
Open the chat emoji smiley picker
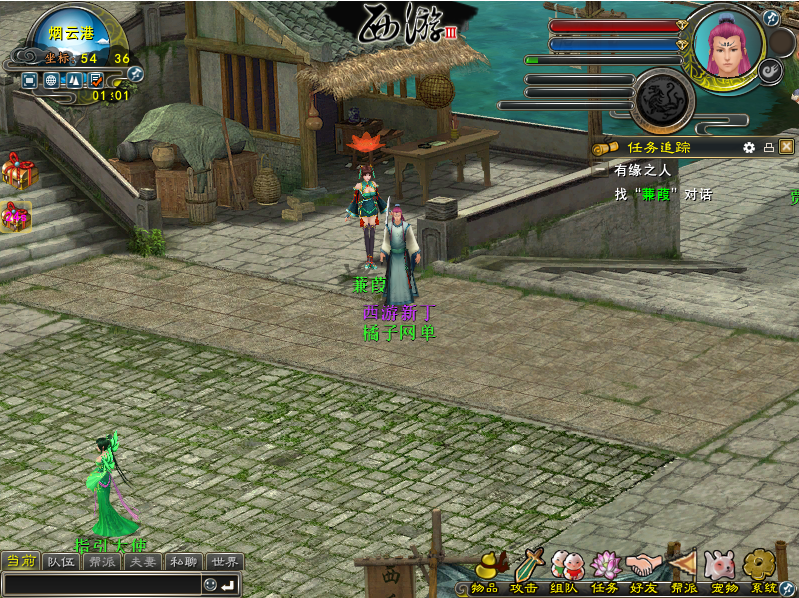click(x=210, y=585)
